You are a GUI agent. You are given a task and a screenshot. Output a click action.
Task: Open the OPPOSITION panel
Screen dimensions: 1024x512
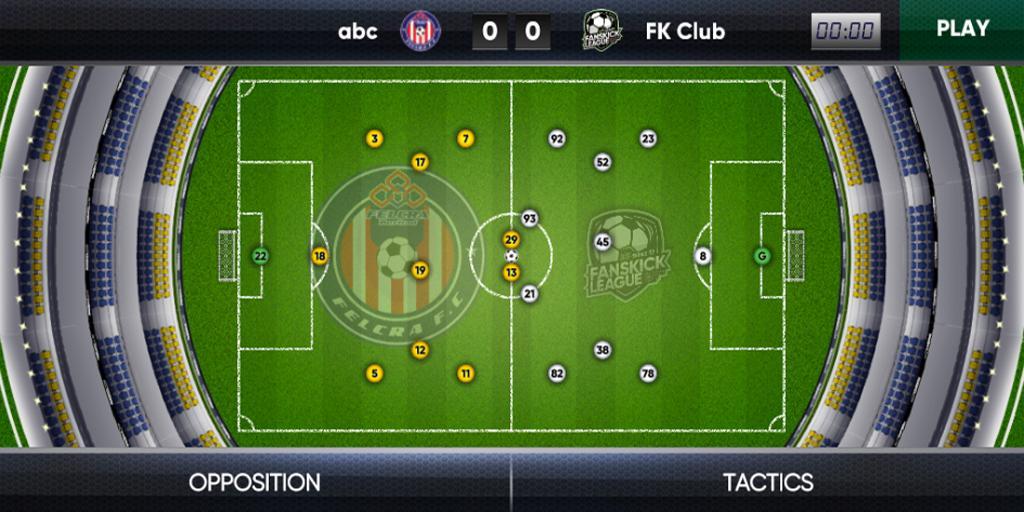tap(255, 482)
